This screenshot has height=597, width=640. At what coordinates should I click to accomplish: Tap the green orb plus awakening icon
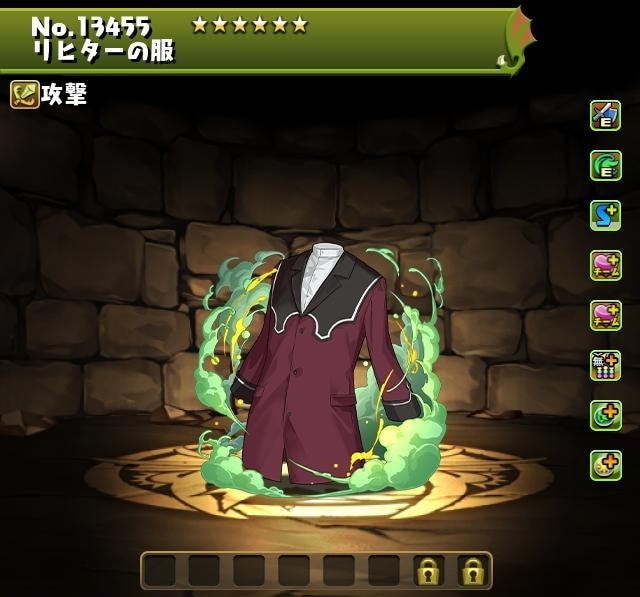(x=605, y=415)
